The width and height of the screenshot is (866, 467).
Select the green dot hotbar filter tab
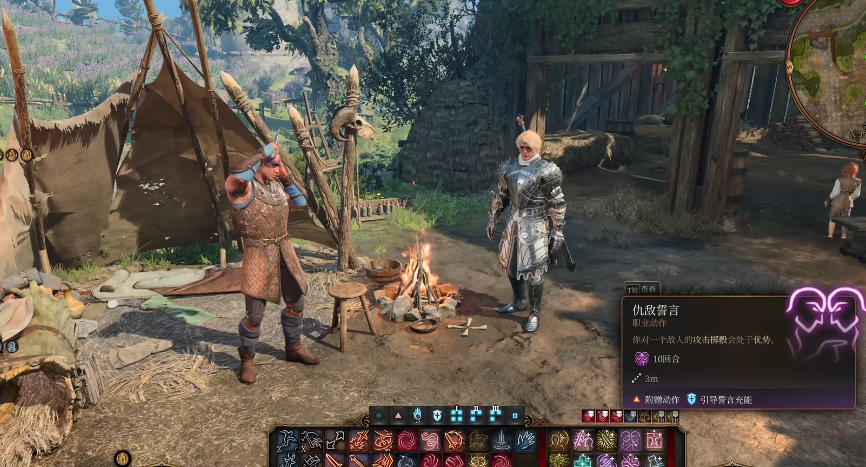point(380,414)
